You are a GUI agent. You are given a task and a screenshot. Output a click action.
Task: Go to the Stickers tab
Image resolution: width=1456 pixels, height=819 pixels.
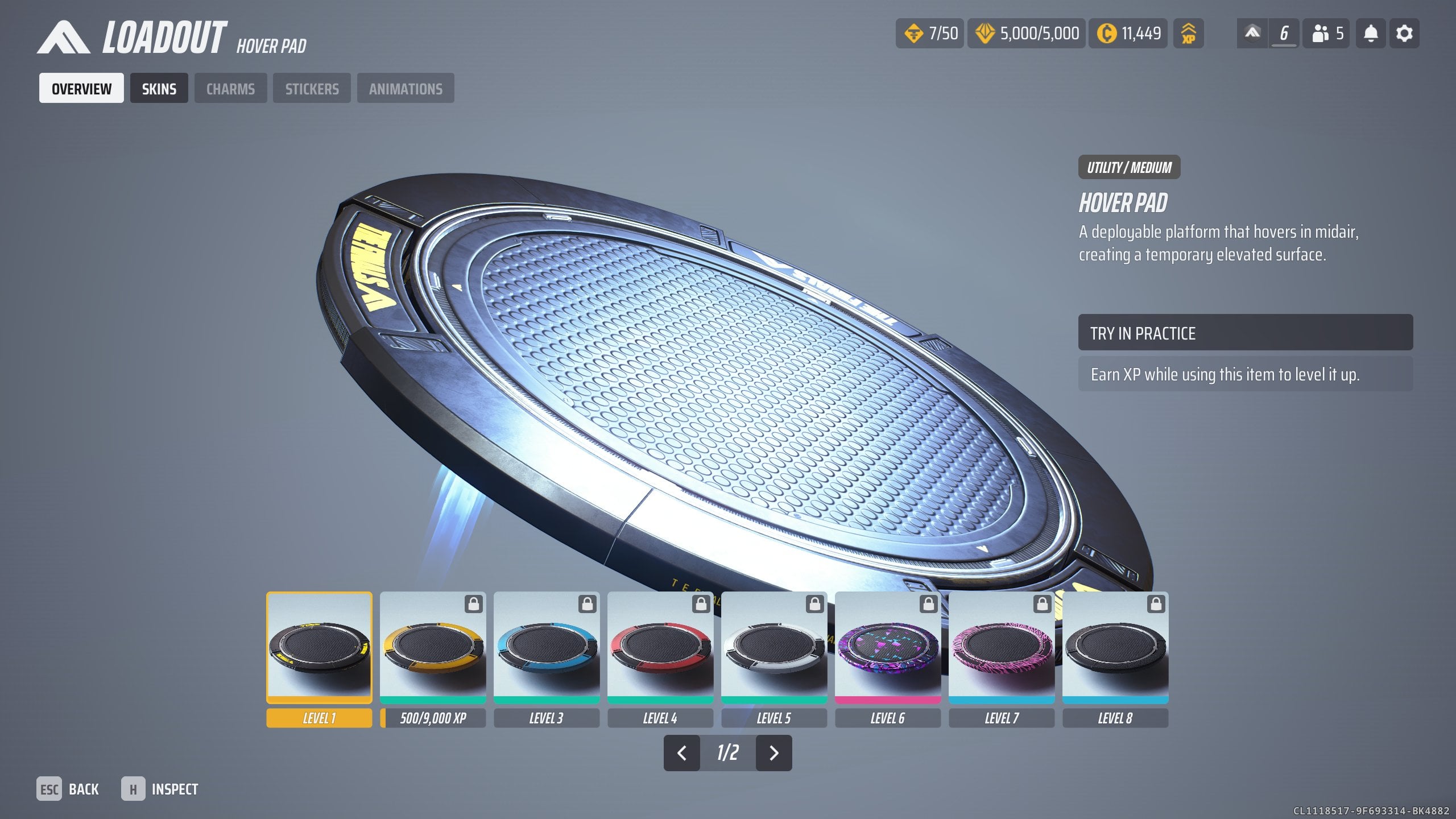pos(312,88)
